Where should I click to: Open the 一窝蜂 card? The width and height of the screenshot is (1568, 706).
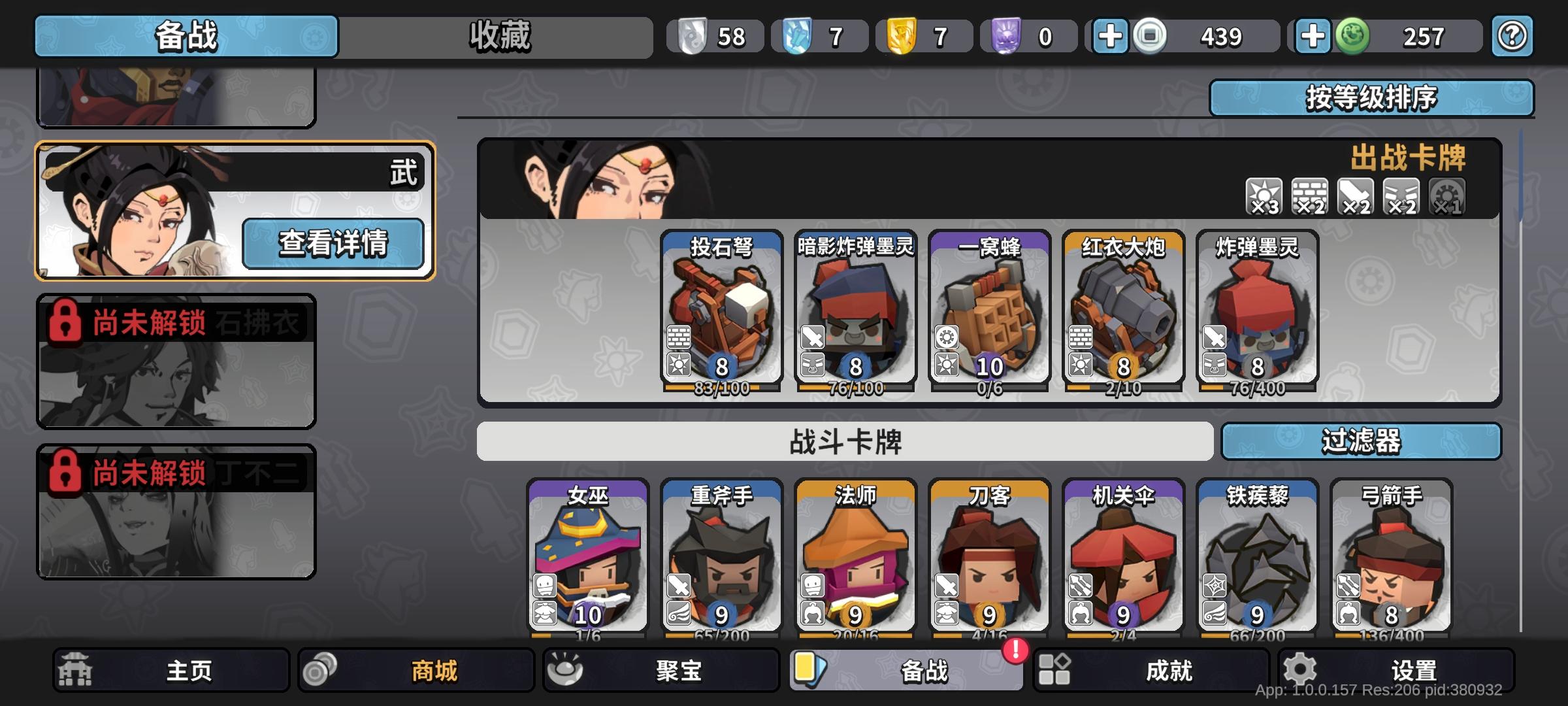987,314
